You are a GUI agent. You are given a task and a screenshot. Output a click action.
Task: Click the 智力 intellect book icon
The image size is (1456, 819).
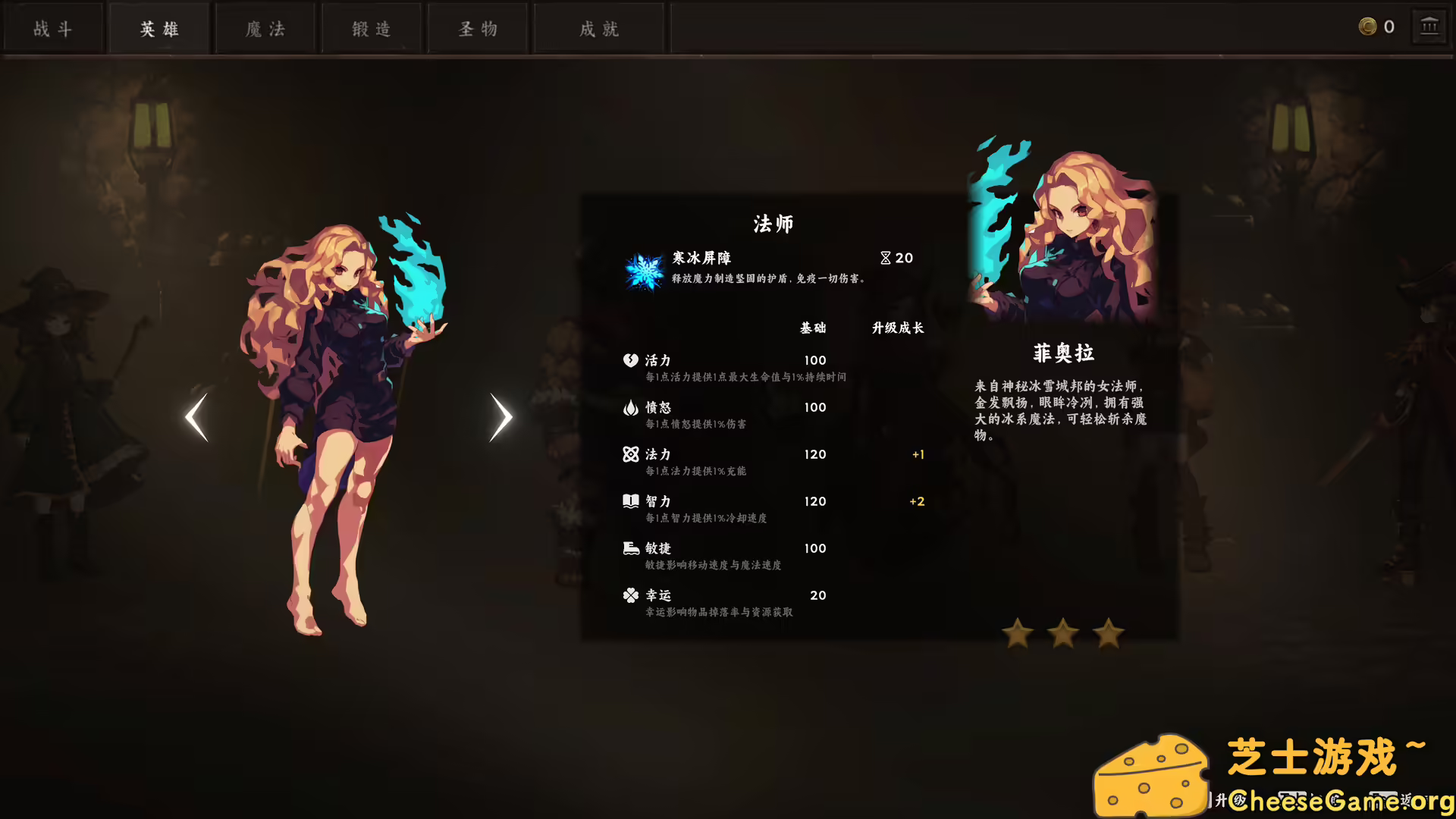(x=630, y=500)
